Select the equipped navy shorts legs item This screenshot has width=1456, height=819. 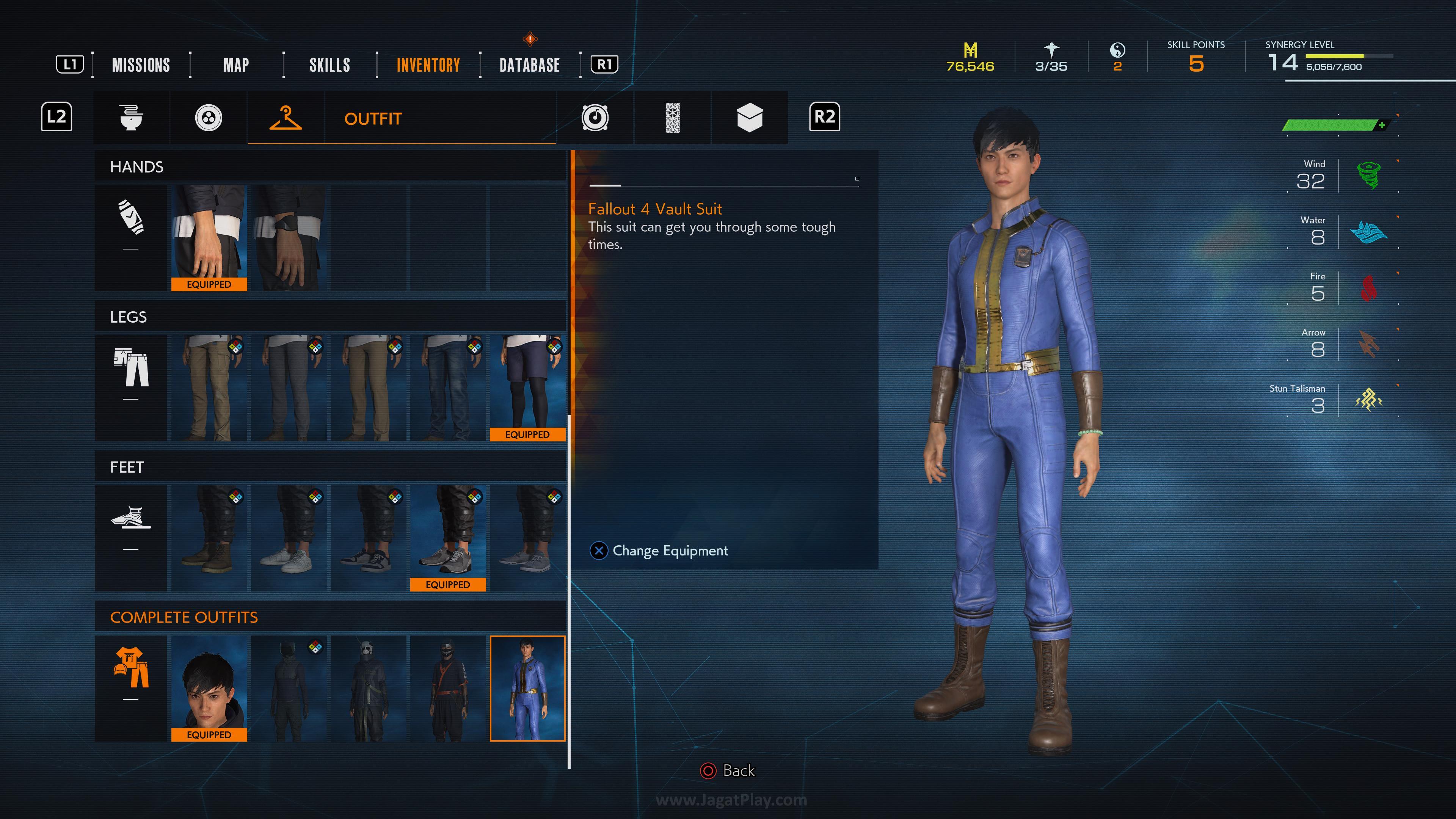pos(527,387)
